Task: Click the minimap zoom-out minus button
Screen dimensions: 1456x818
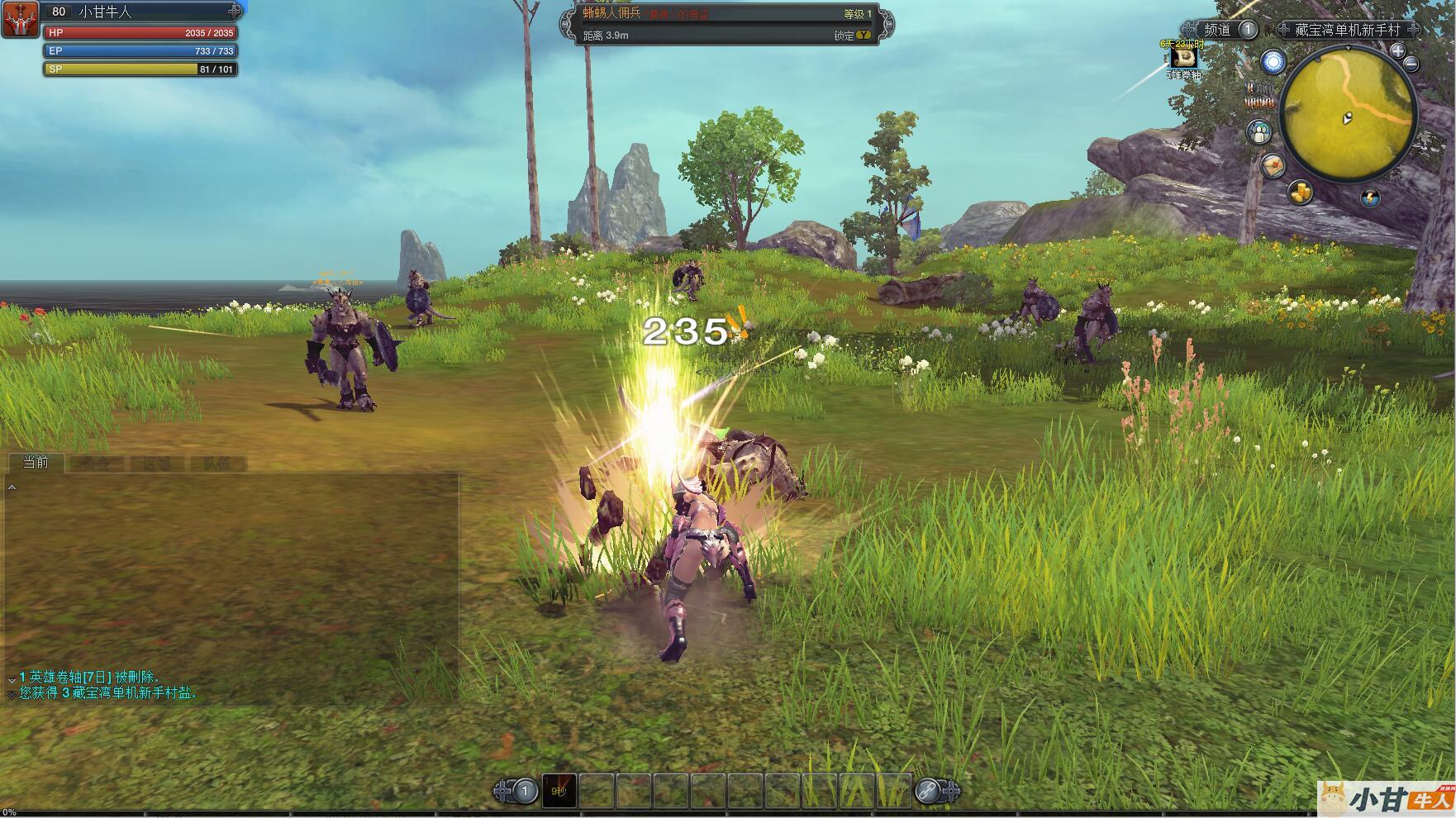Action: [1411, 64]
